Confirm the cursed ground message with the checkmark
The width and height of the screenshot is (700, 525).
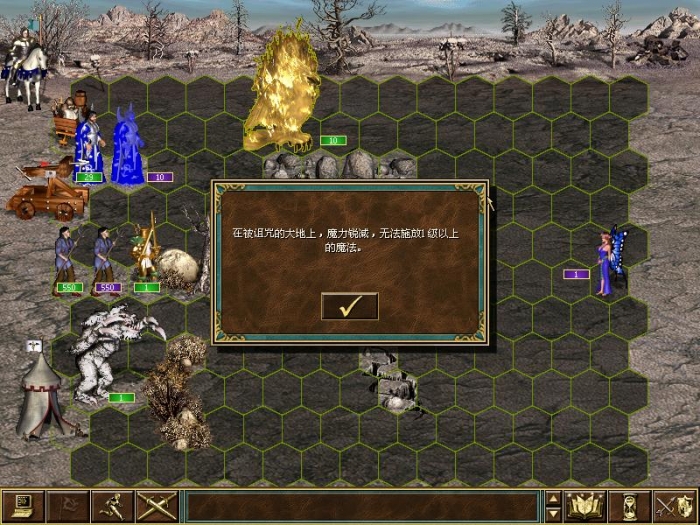pyautogui.click(x=349, y=307)
